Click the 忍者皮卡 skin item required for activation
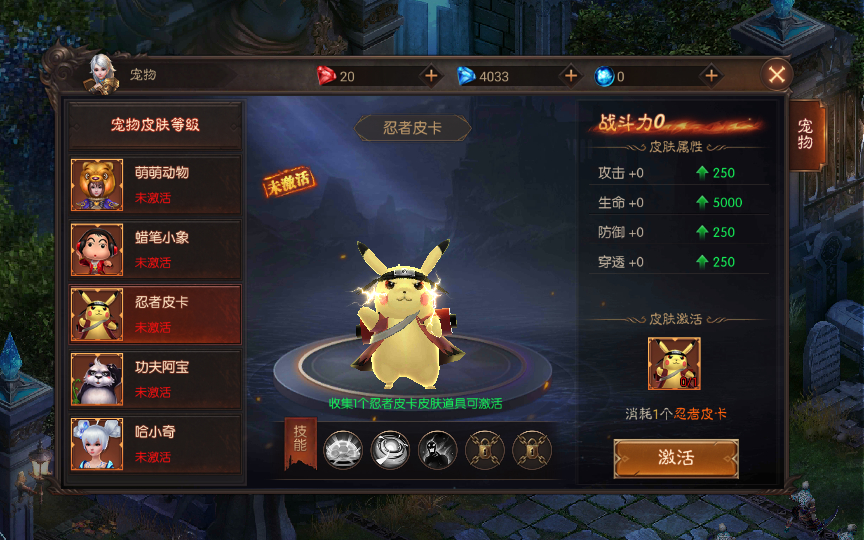Screen dimensions: 864x540 tap(674, 364)
